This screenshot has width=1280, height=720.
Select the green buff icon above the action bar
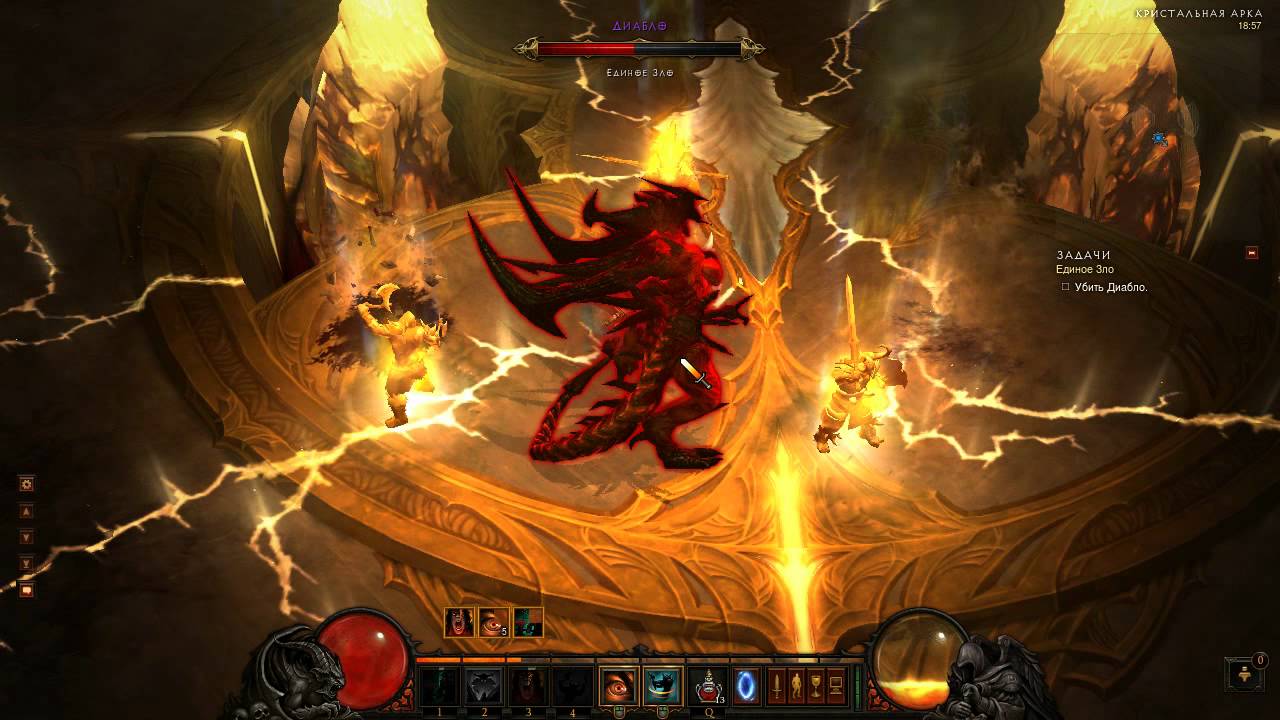[x=528, y=622]
